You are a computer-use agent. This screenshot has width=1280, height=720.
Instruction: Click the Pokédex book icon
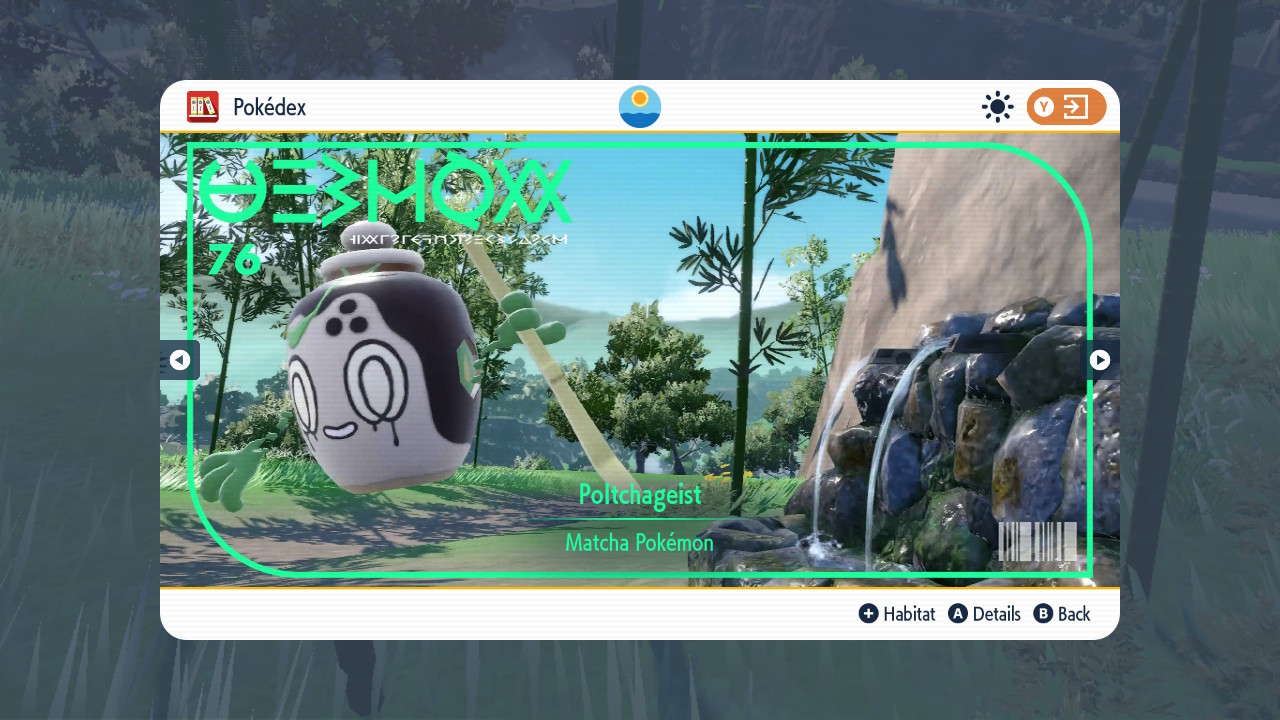click(203, 107)
